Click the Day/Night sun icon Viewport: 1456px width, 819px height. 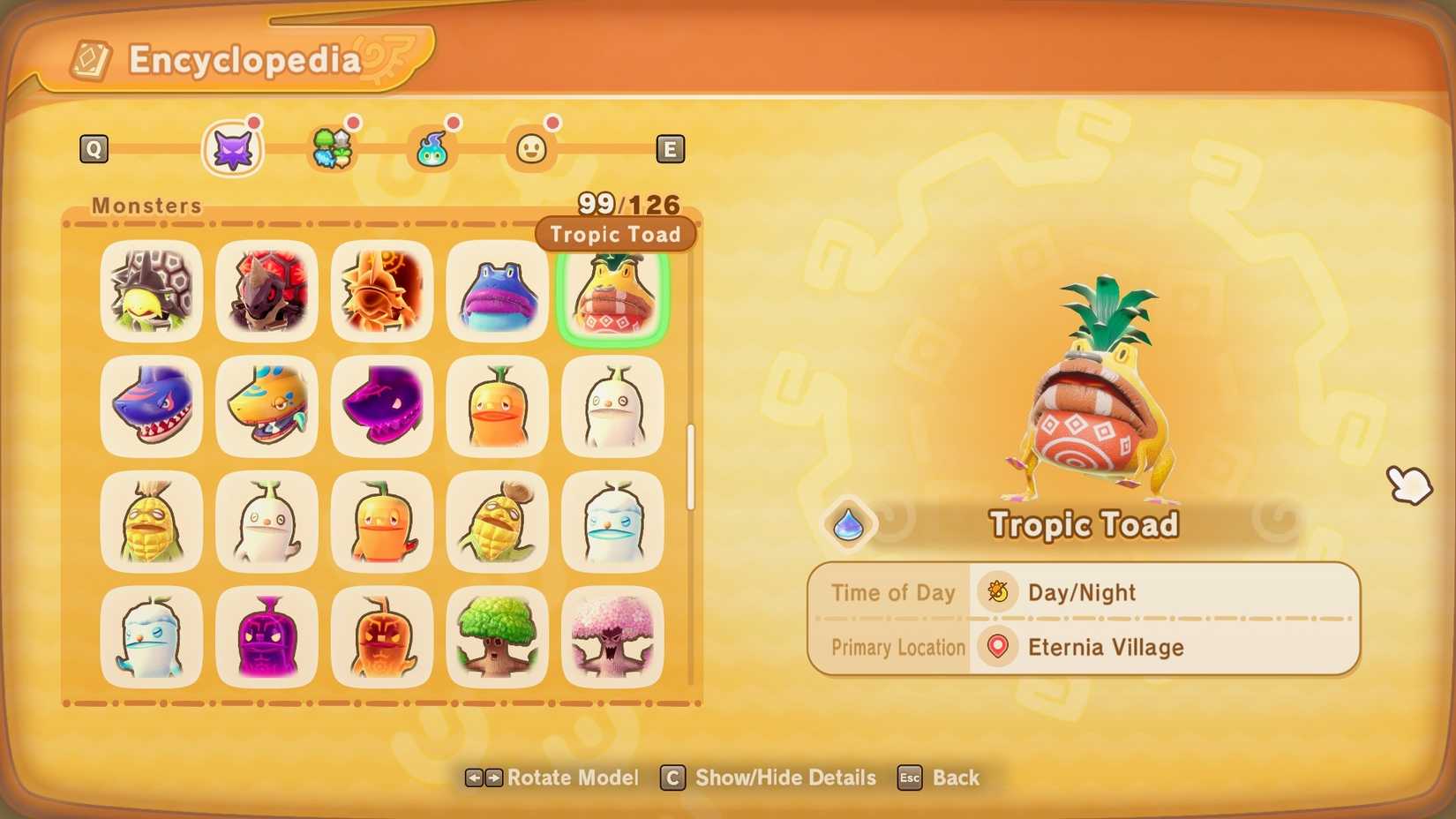pos(996,592)
